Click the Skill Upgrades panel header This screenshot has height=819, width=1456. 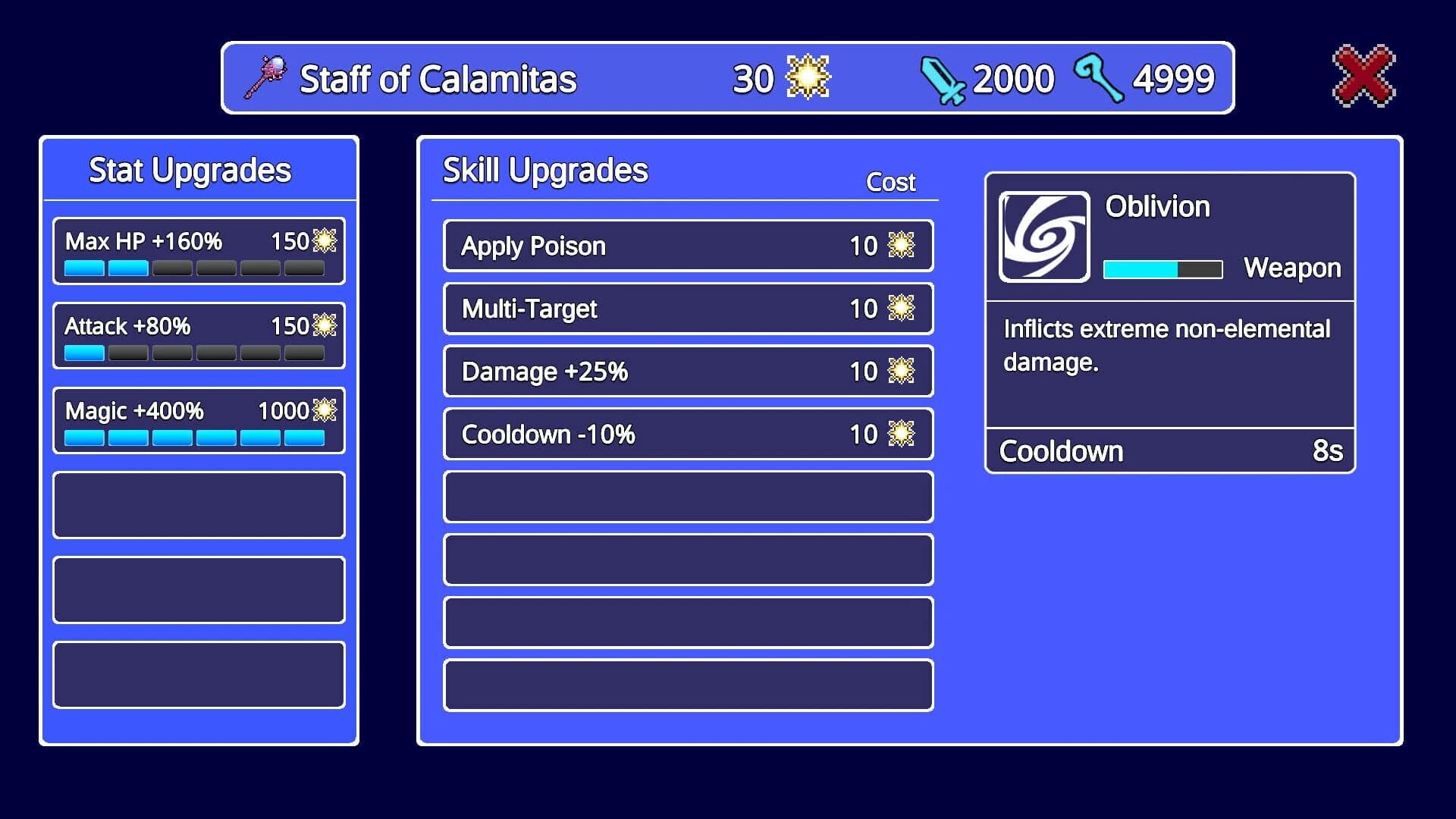pos(545,168)
